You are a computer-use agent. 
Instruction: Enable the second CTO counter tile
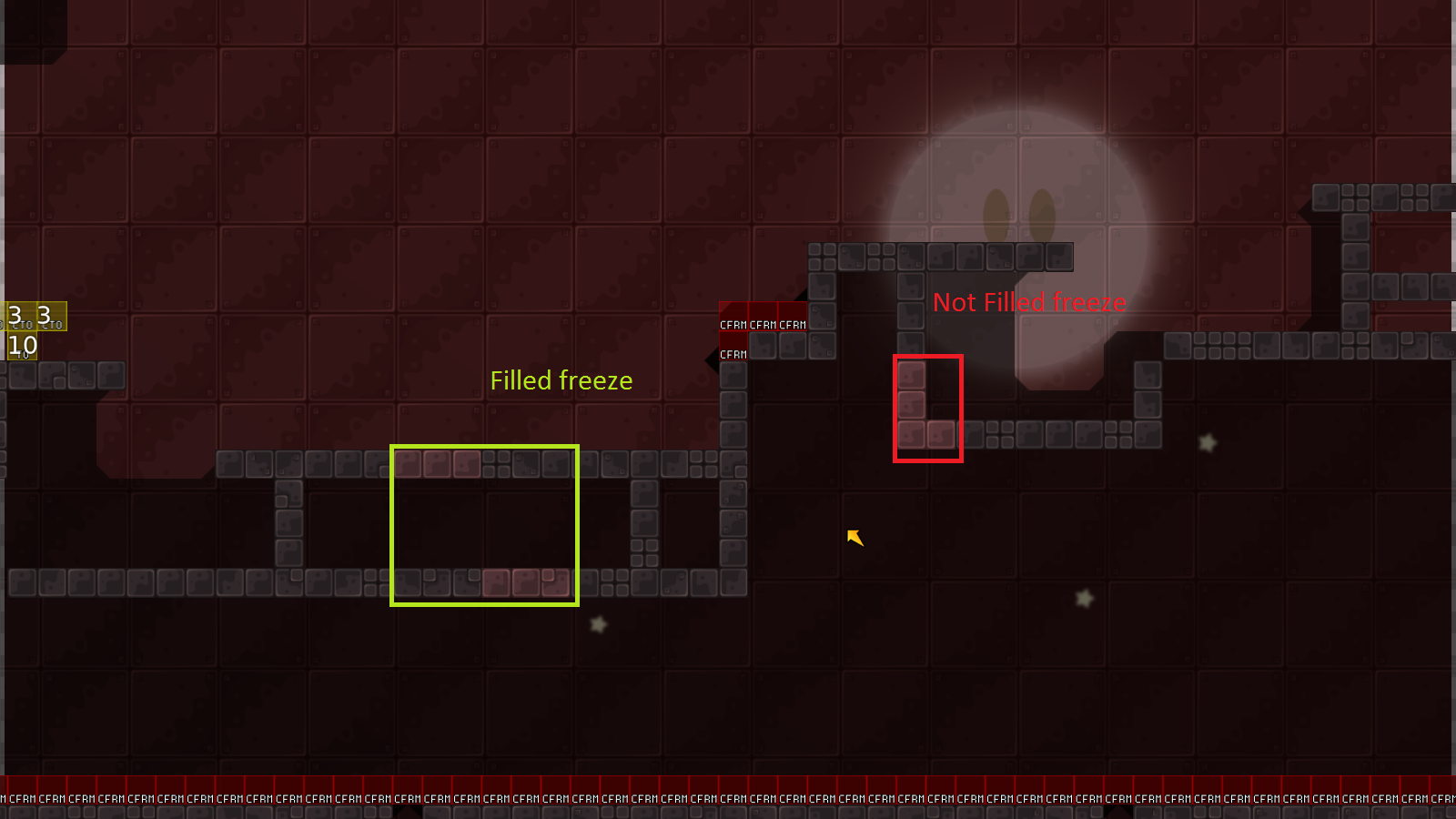[52, 317]
